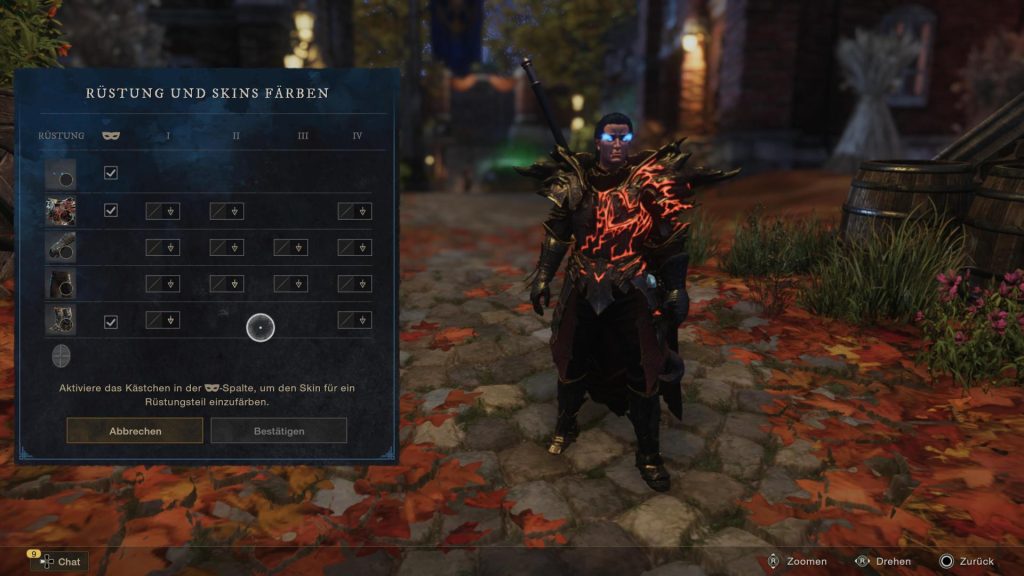Viewport: 1024px width, 576px height.
Task: Open dye slot III for the gloves
Action: (290, 247)
